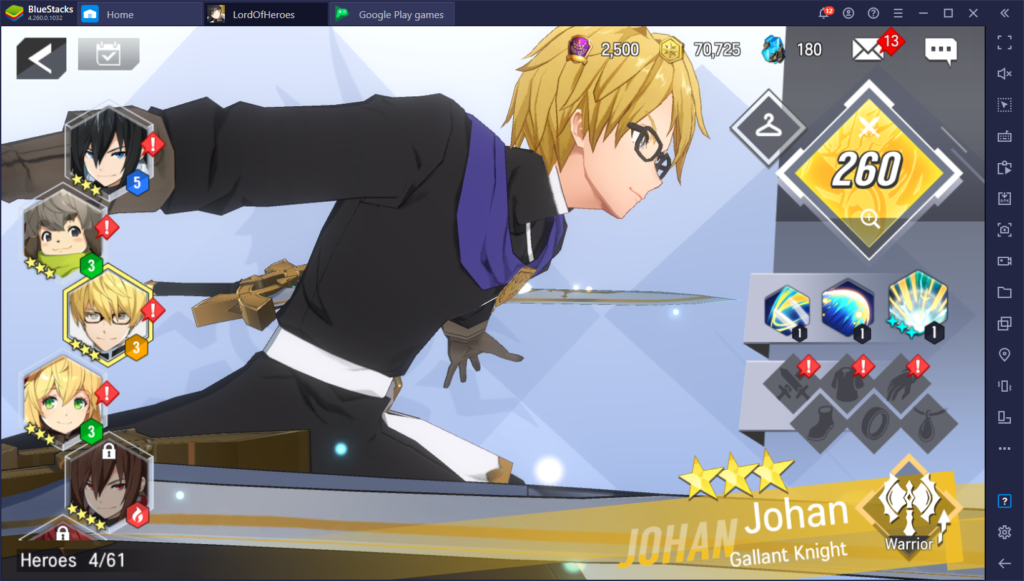Open the chat speech bubble
This screenshot has height=581, width=1024.
940,50
